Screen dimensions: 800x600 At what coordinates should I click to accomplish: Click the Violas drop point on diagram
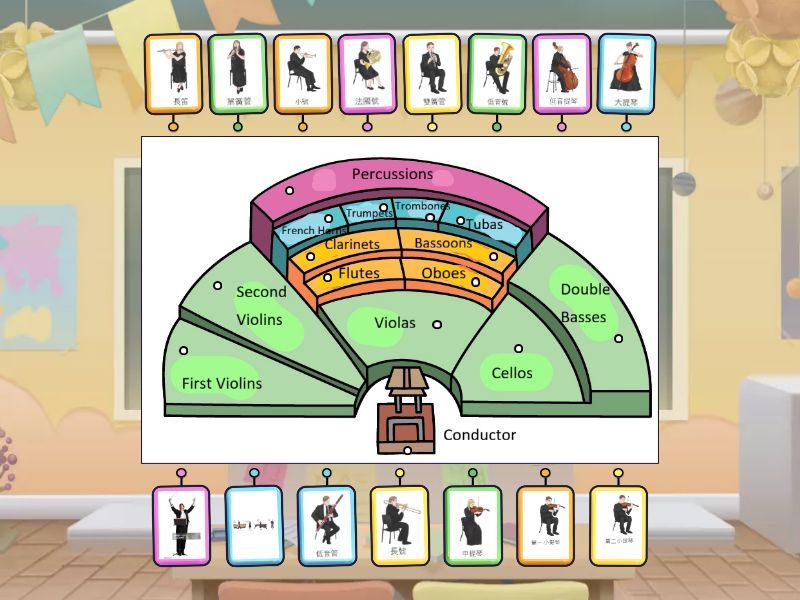click(437, 324)
